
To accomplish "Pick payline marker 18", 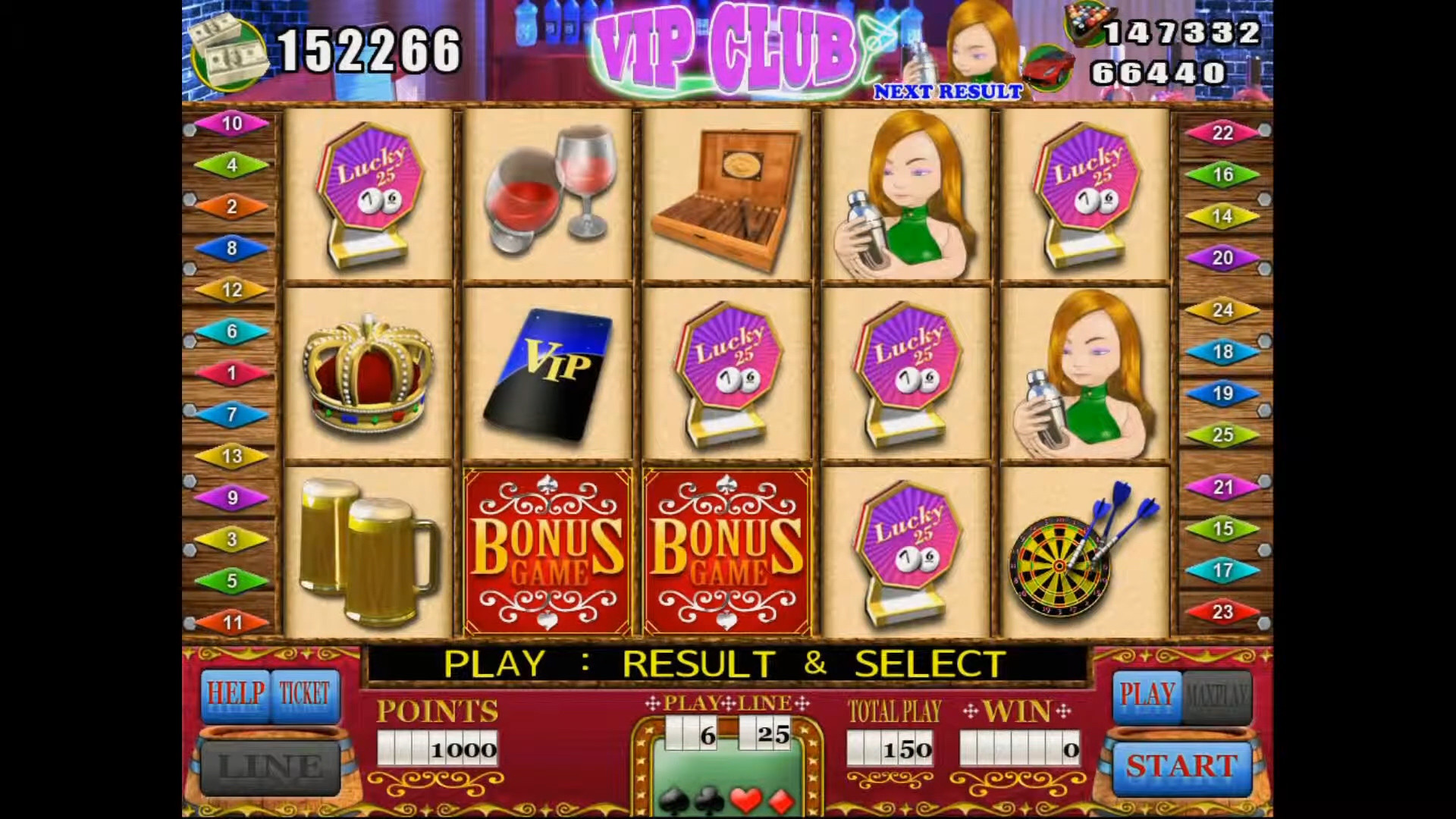I will pos(1222,352).
